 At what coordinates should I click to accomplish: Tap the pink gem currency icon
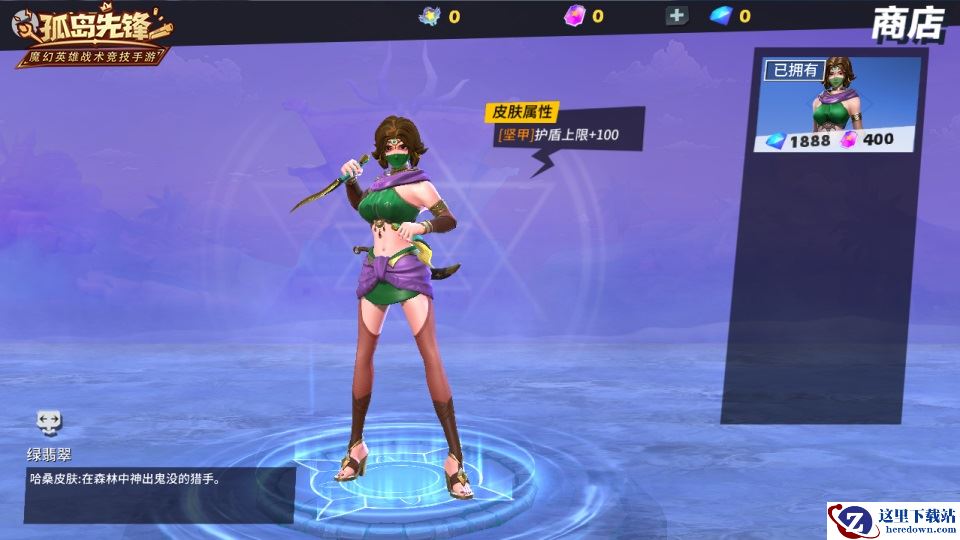pos(574,15)
